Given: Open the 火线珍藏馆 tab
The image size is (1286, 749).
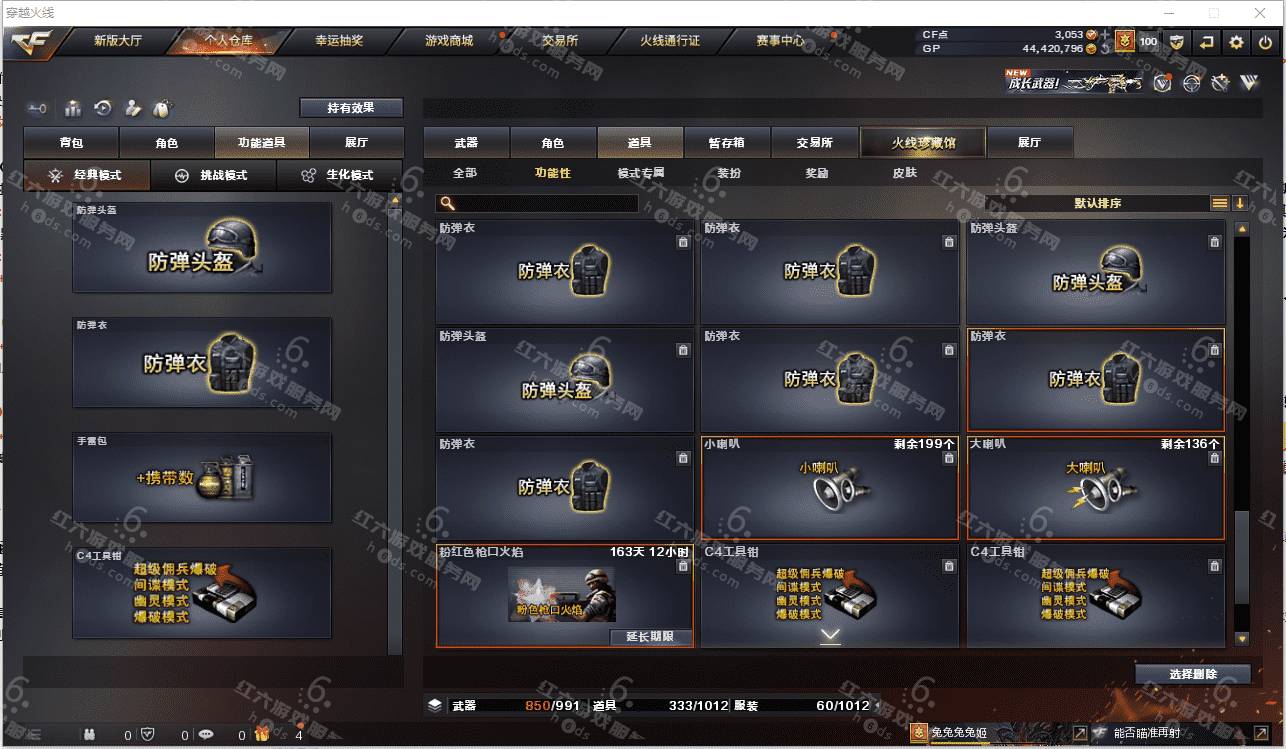Looking at the screenshot, I should (923, 143).
